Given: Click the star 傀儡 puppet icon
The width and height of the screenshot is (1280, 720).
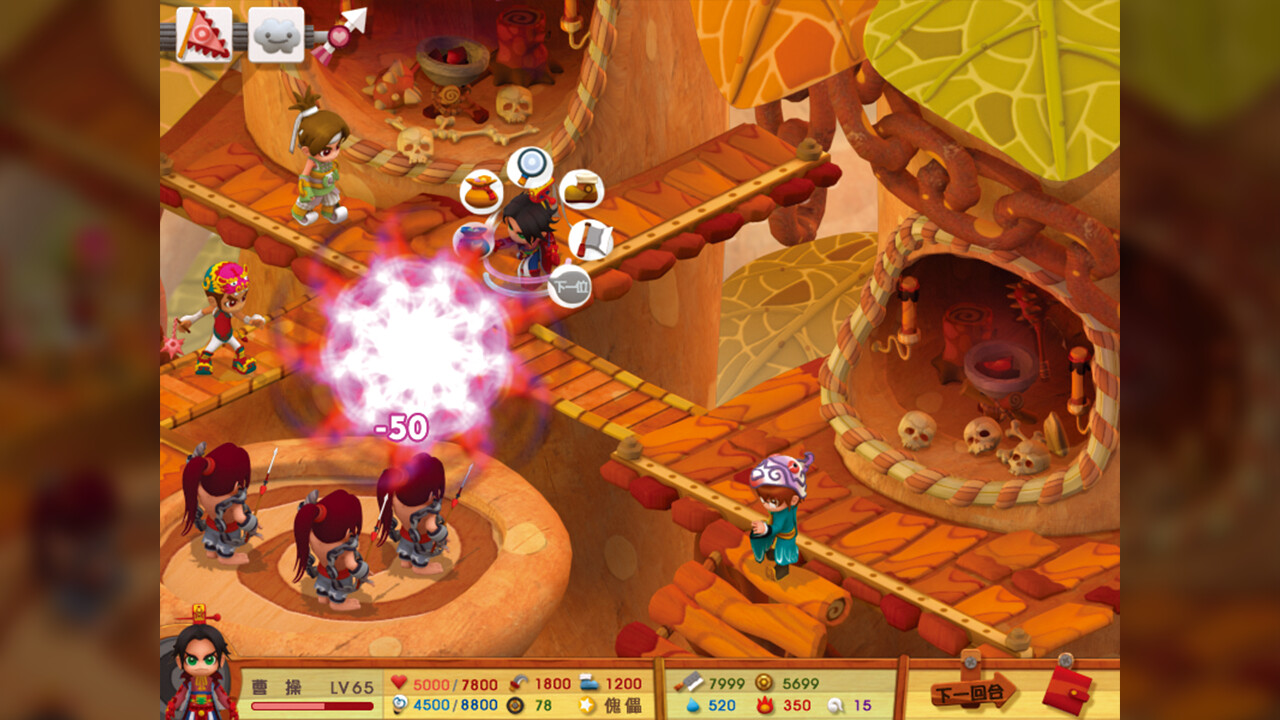Looking at the screenshot, I should click(586, 703).
